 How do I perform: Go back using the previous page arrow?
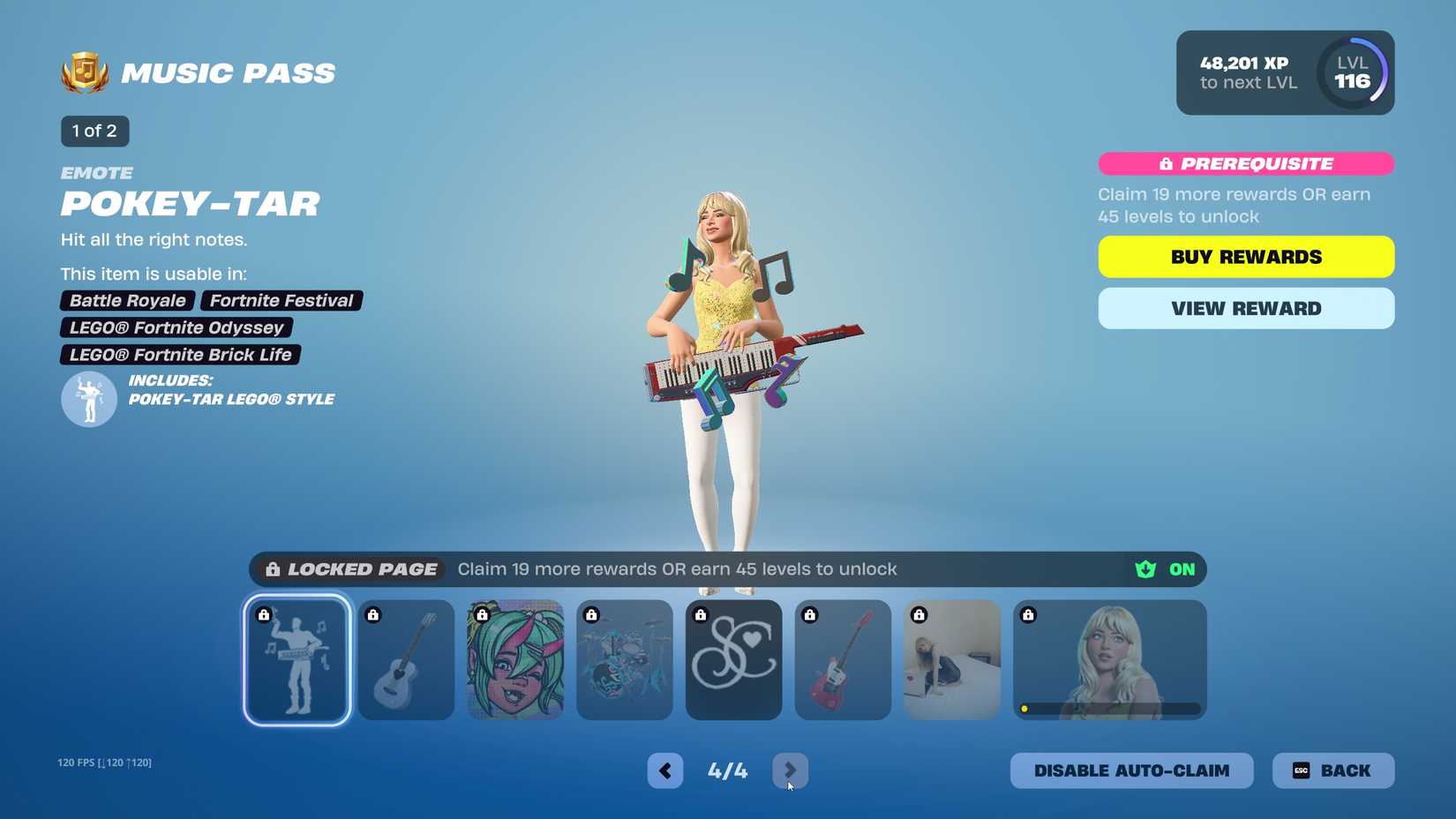(x=664, y=770)
